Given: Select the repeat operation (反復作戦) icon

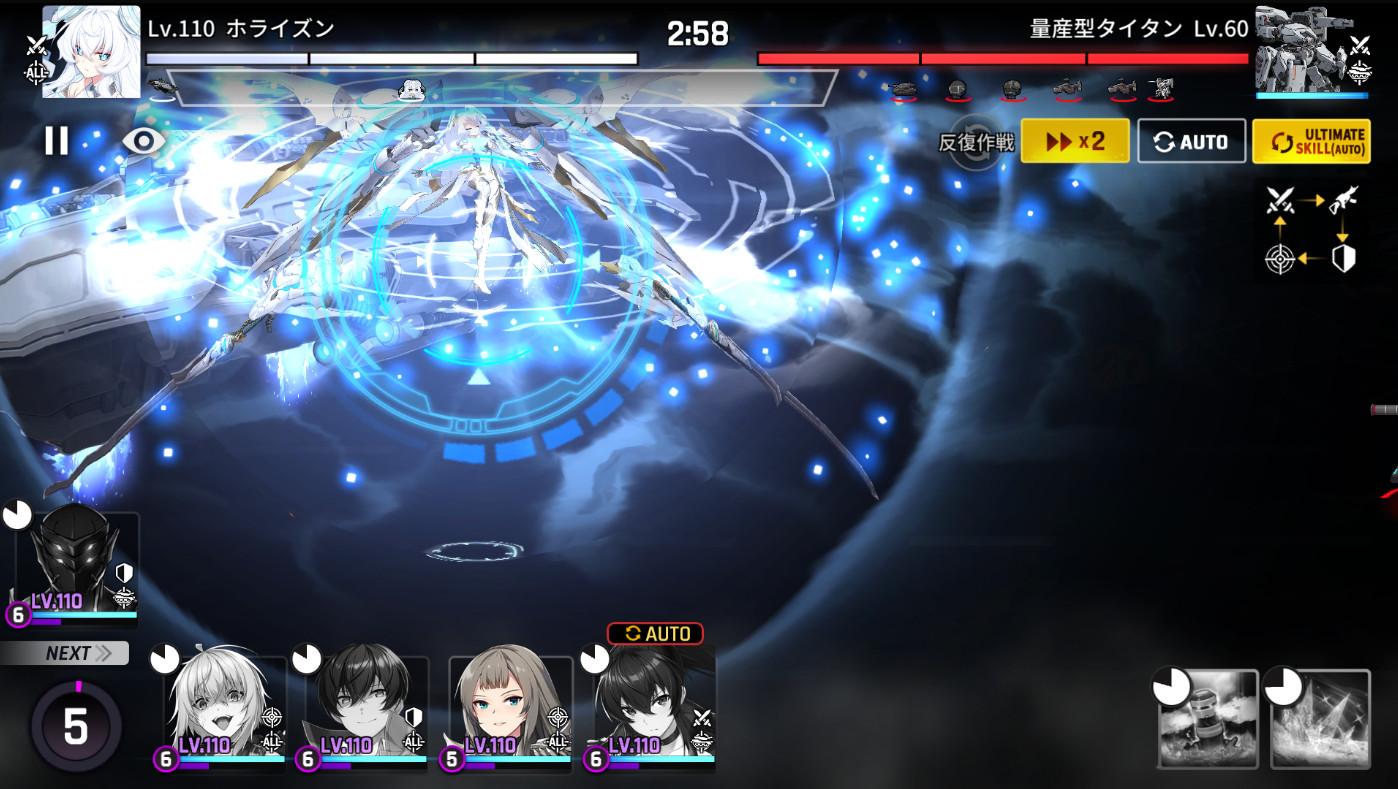Looking at the screenshot, I should click(975, 143).
